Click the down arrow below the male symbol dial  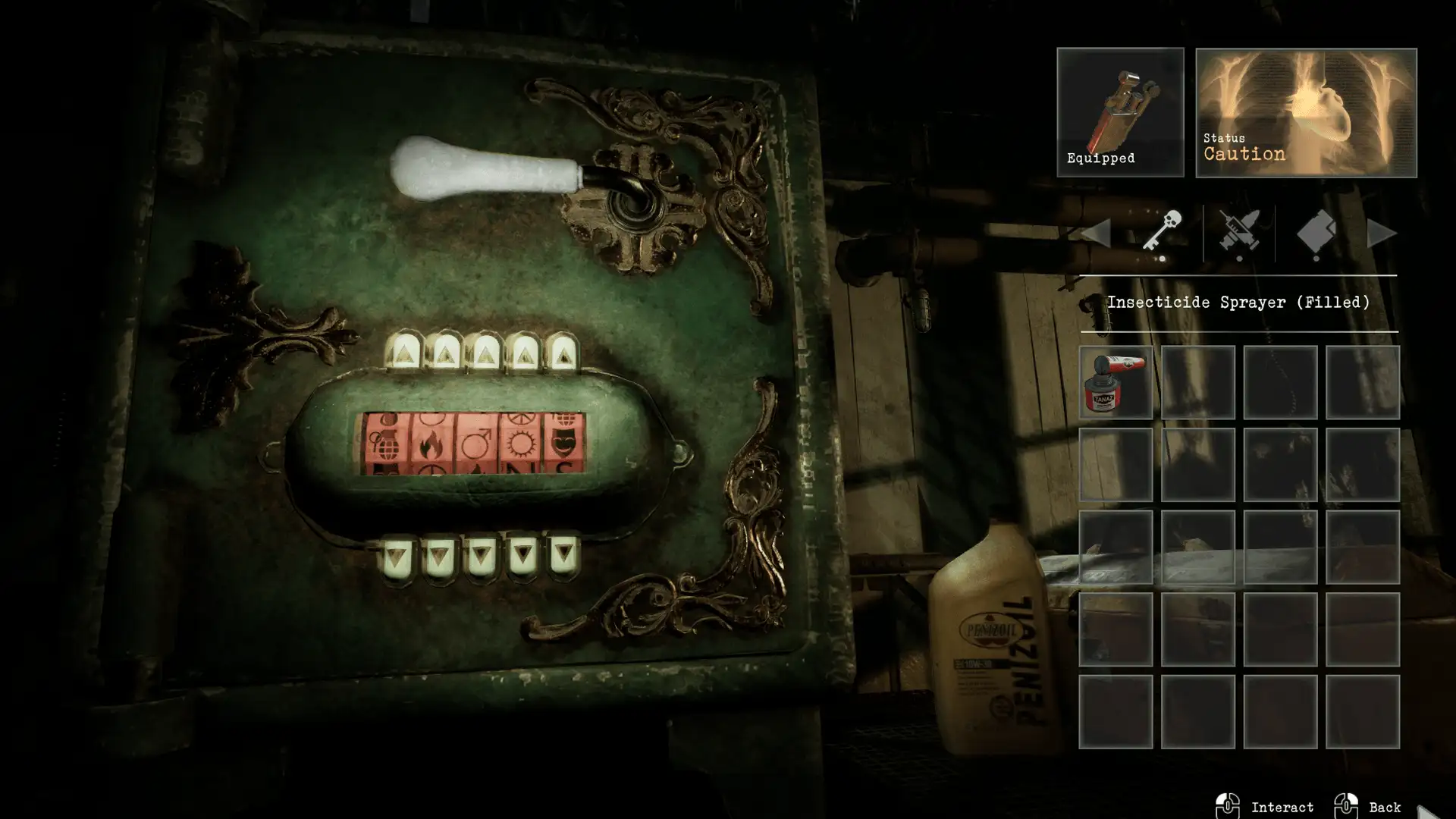click(x=481, y=558)
